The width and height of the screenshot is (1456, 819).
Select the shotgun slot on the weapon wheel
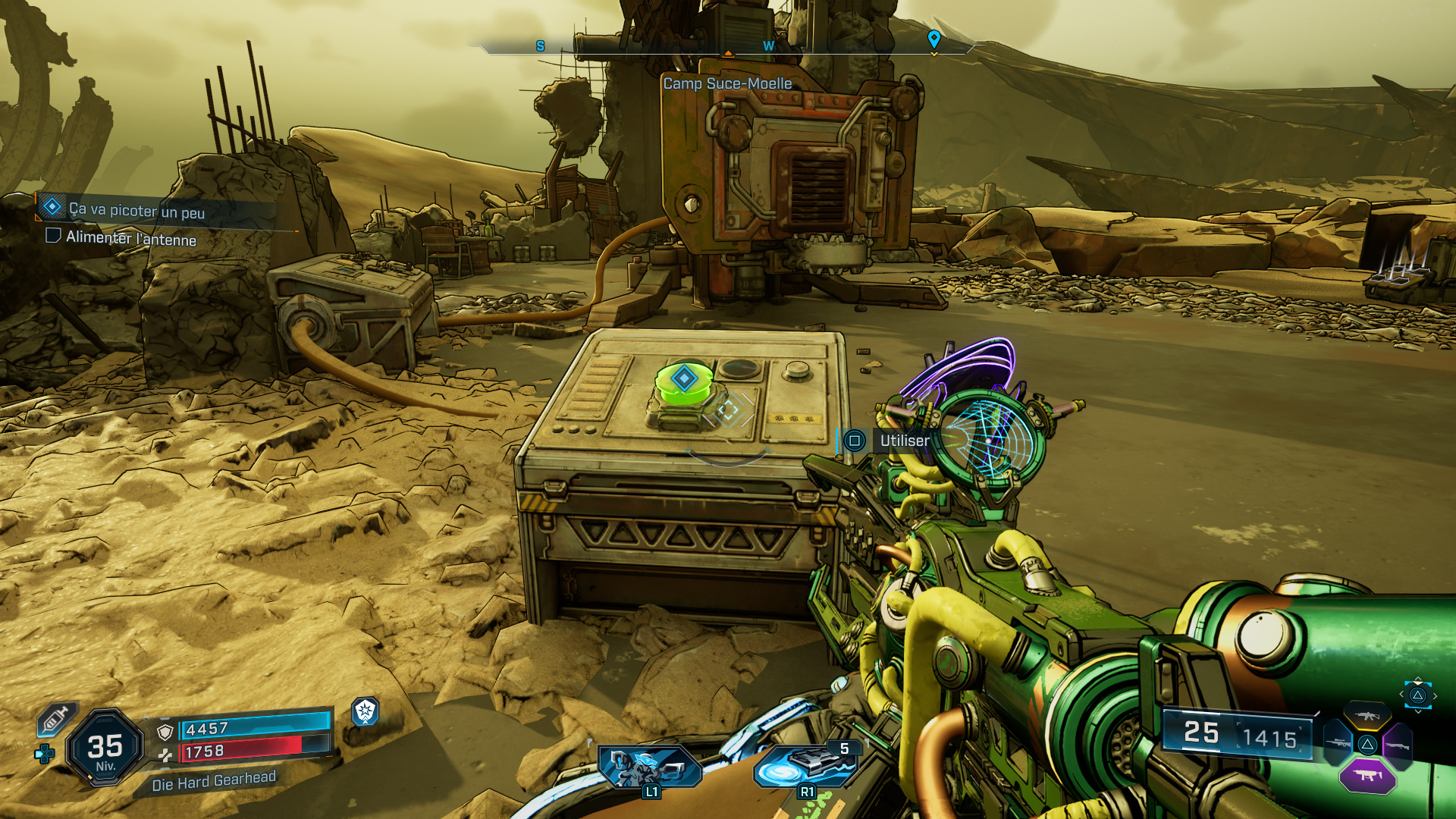click(x=1398, y=745)
